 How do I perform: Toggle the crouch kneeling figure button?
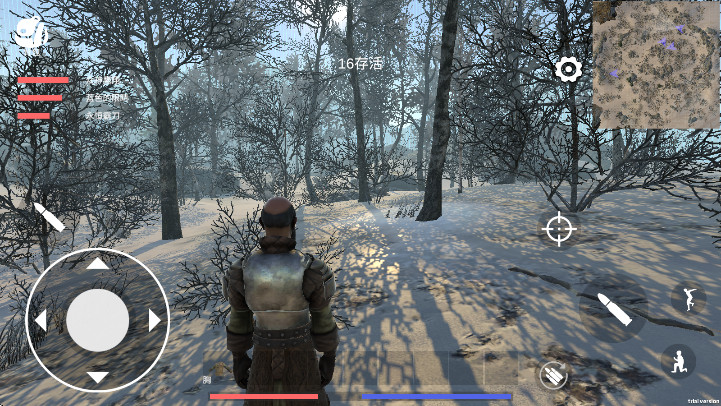click(679, 360)
